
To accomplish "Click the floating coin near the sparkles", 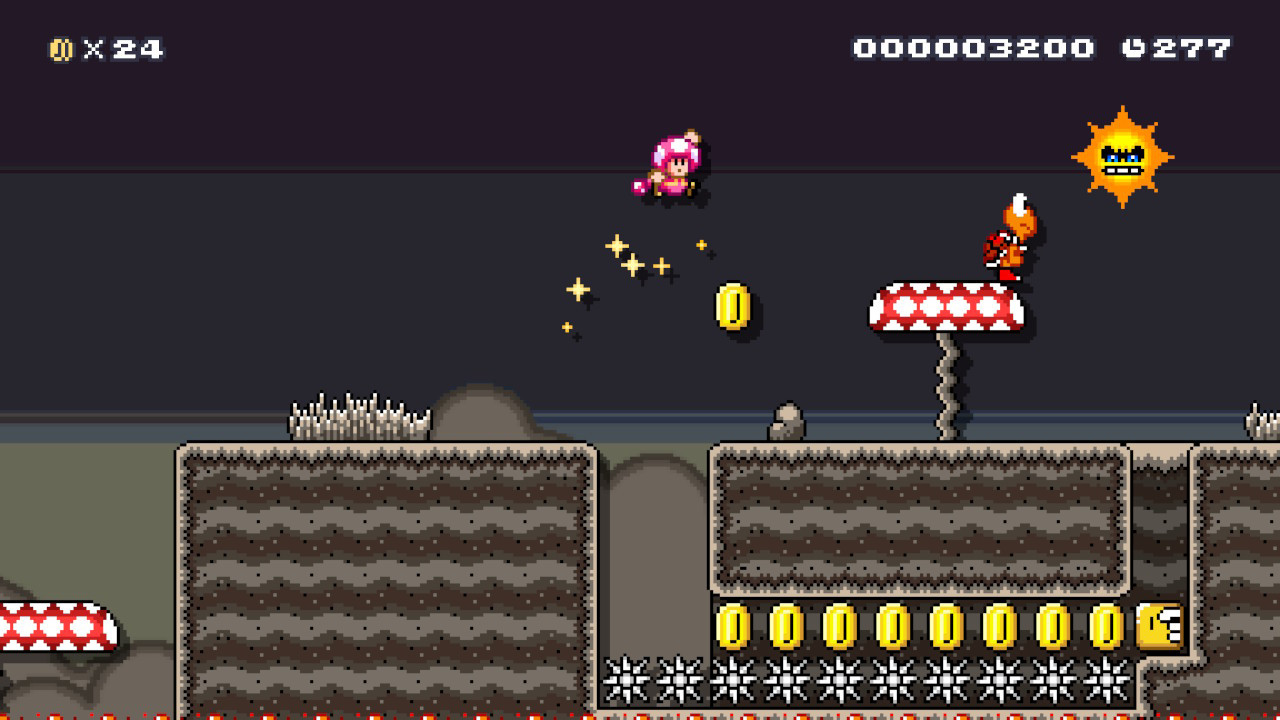I will point(733,307).
